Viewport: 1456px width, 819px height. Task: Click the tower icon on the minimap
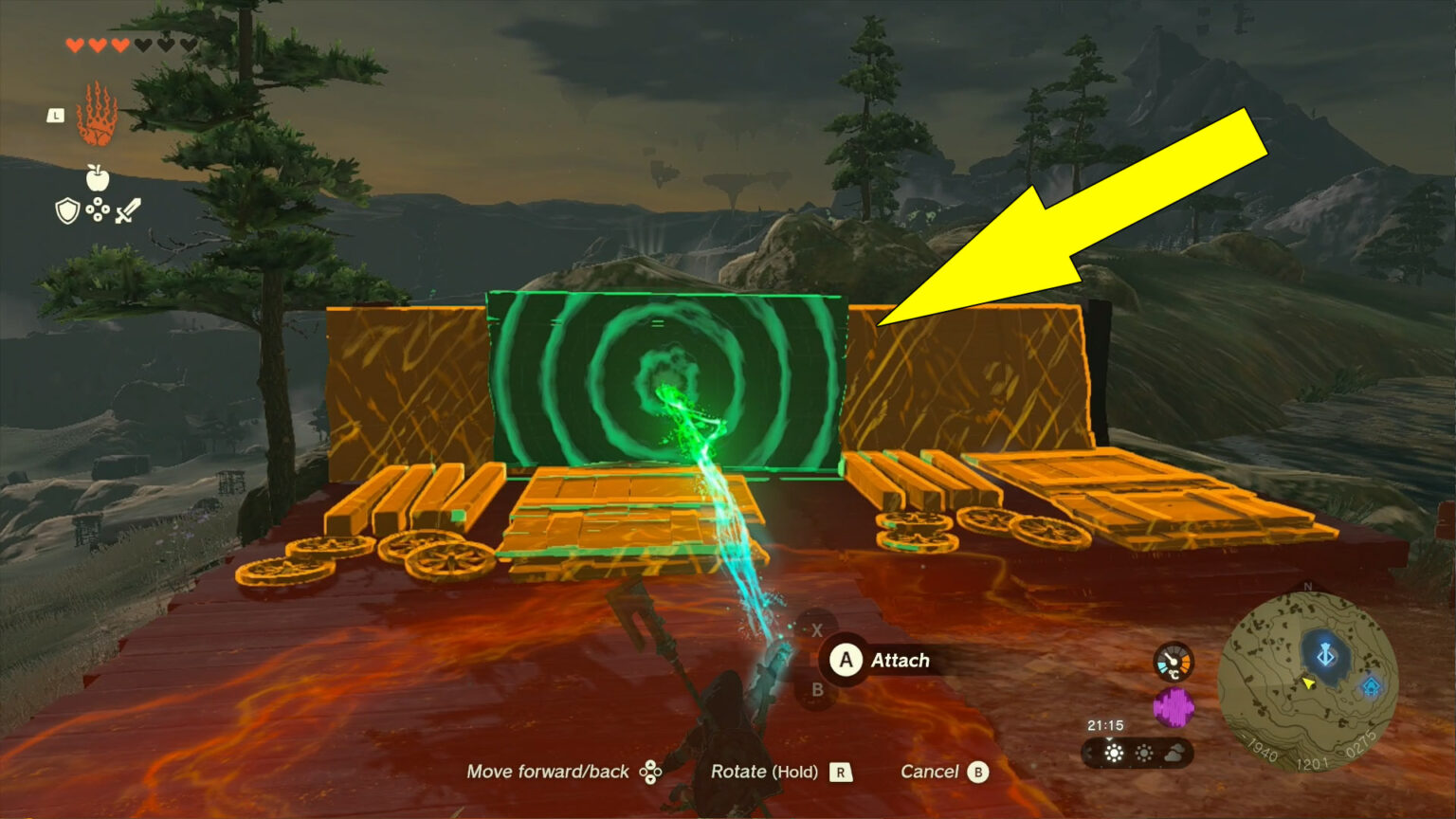1325,655
